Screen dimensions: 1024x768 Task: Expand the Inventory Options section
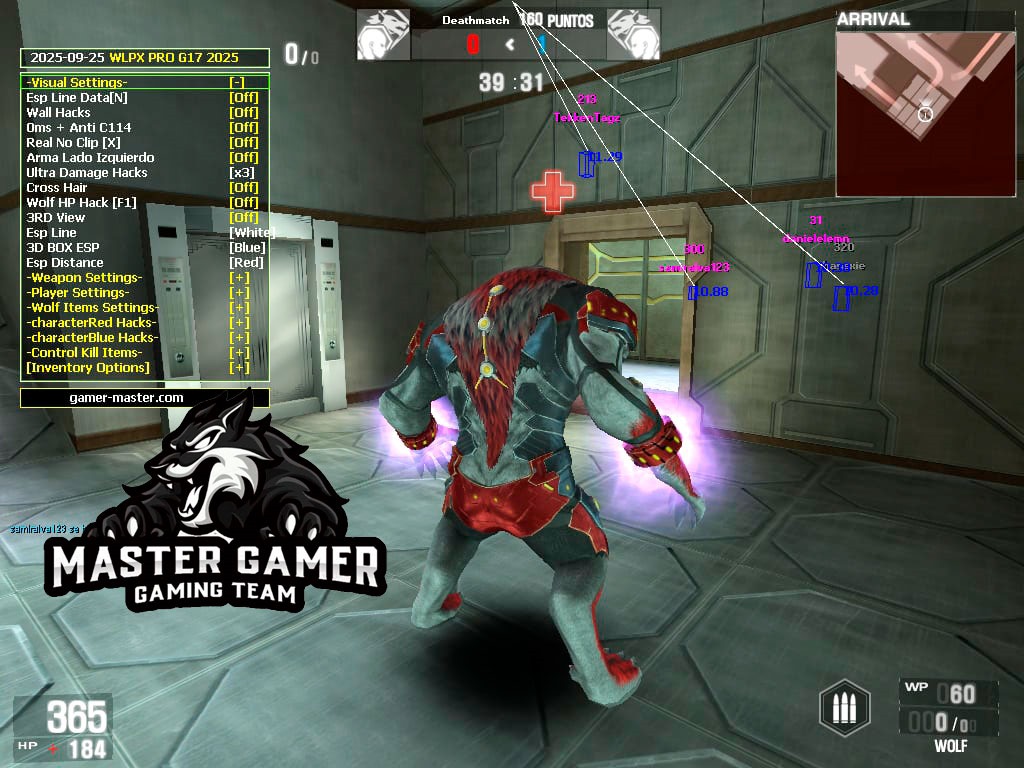click(239, 368)
